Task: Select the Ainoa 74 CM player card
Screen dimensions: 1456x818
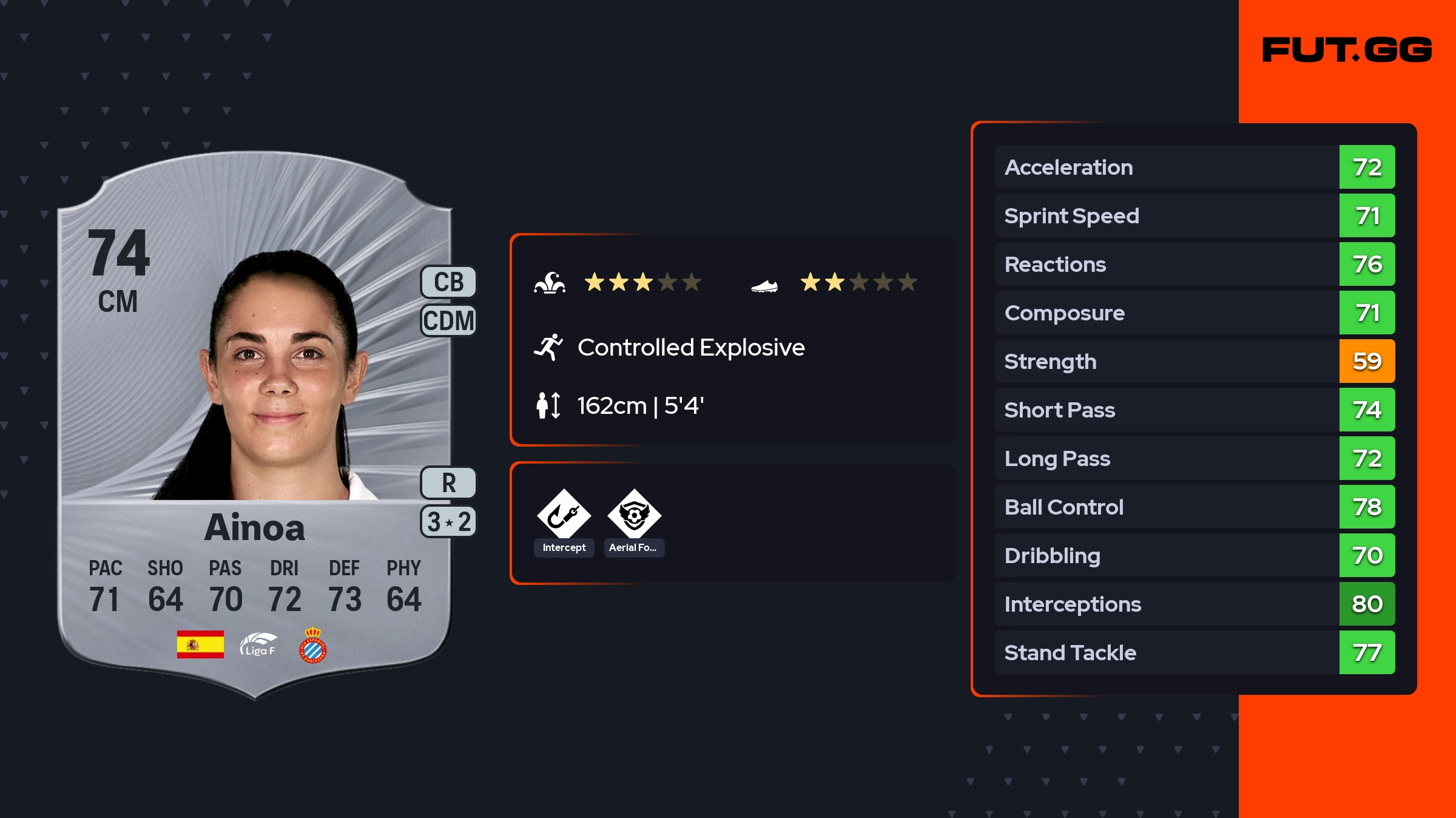Action: (x=255, y=425)
